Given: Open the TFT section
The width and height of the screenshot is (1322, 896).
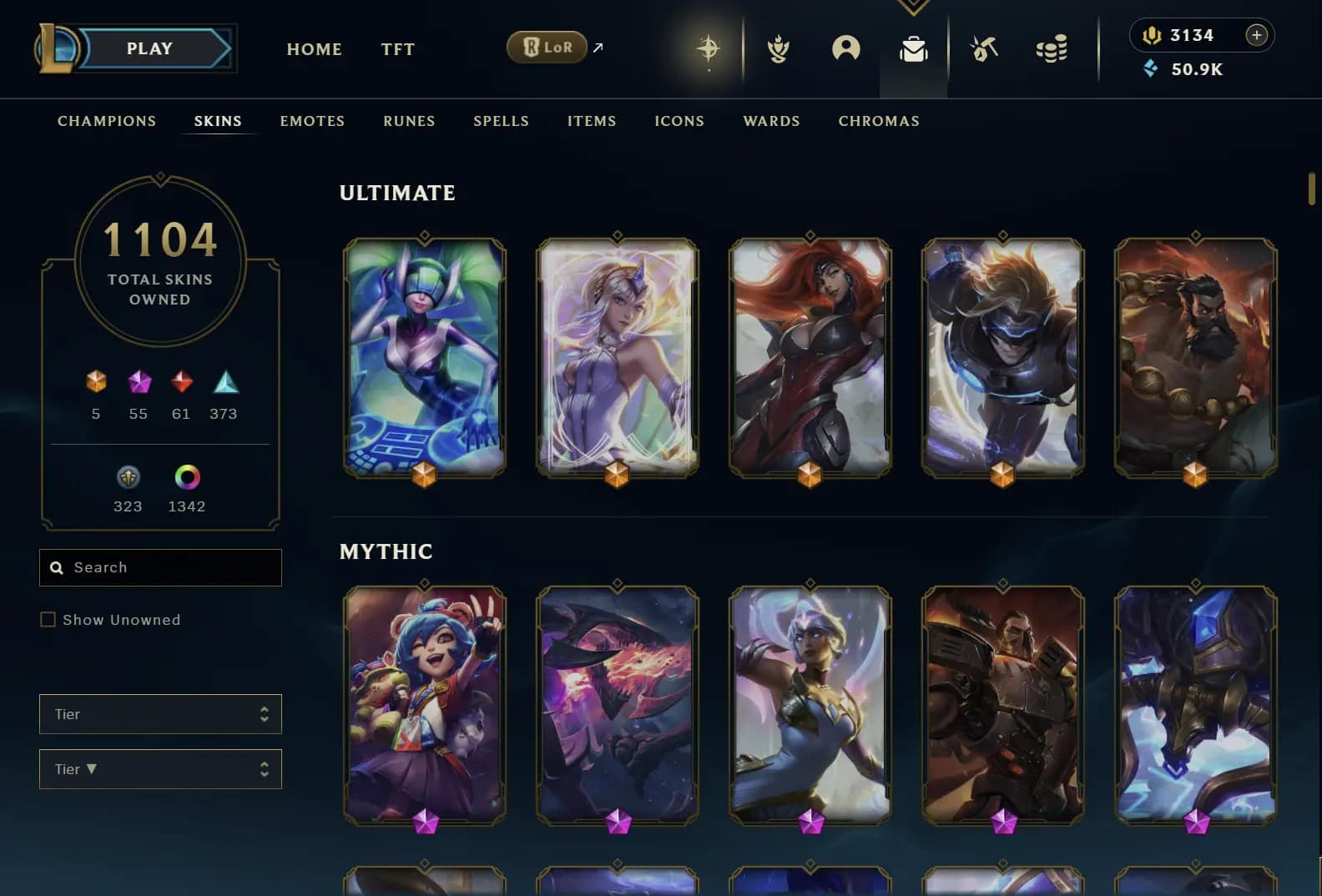Looking at the screenshot, I should point(397,49).
